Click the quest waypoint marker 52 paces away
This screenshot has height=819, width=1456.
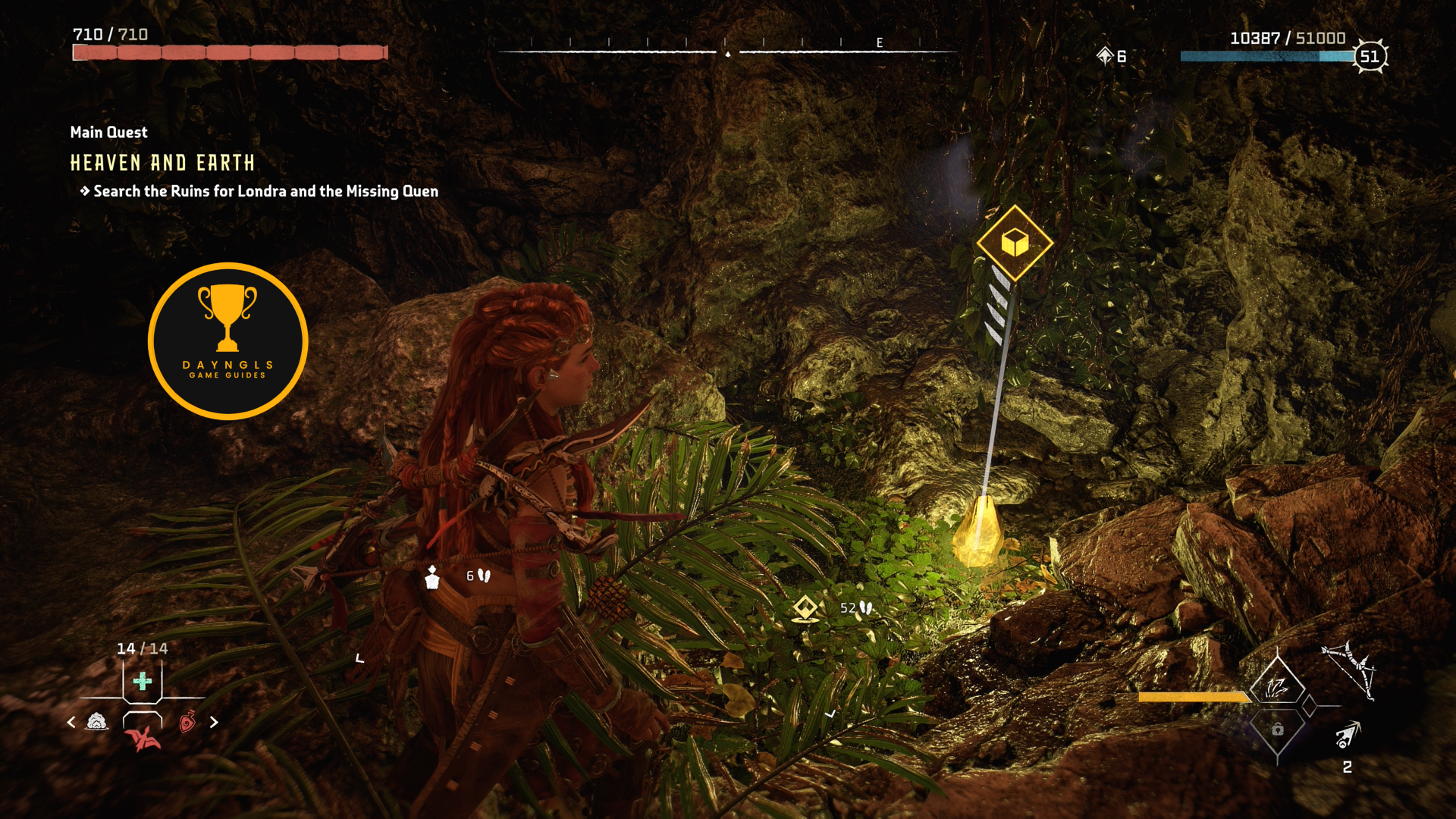point(805,608)
